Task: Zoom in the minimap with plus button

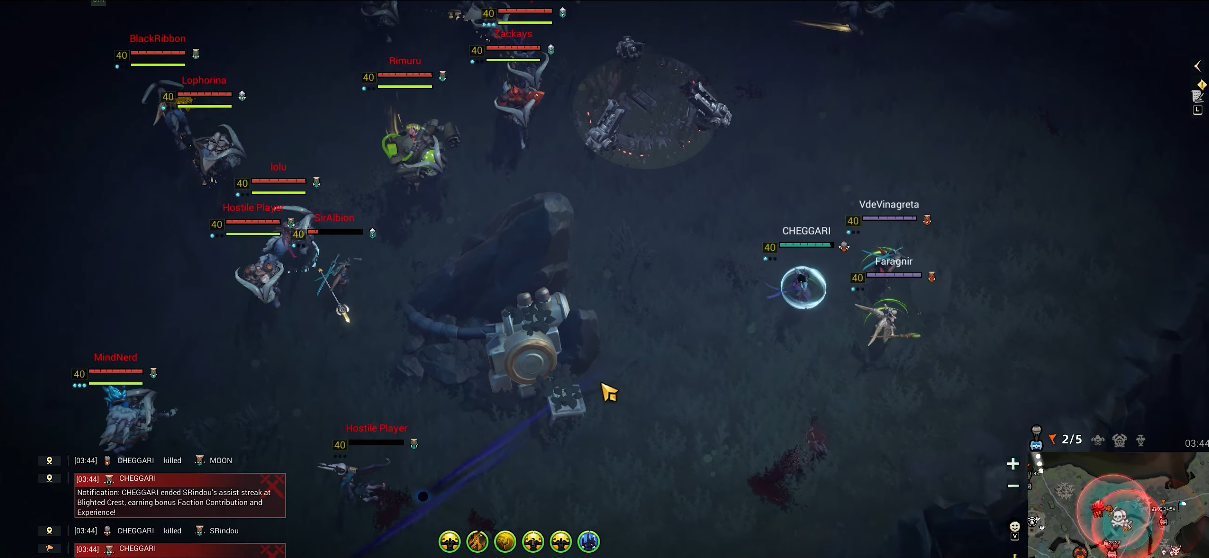Action: pos(1013,464)
